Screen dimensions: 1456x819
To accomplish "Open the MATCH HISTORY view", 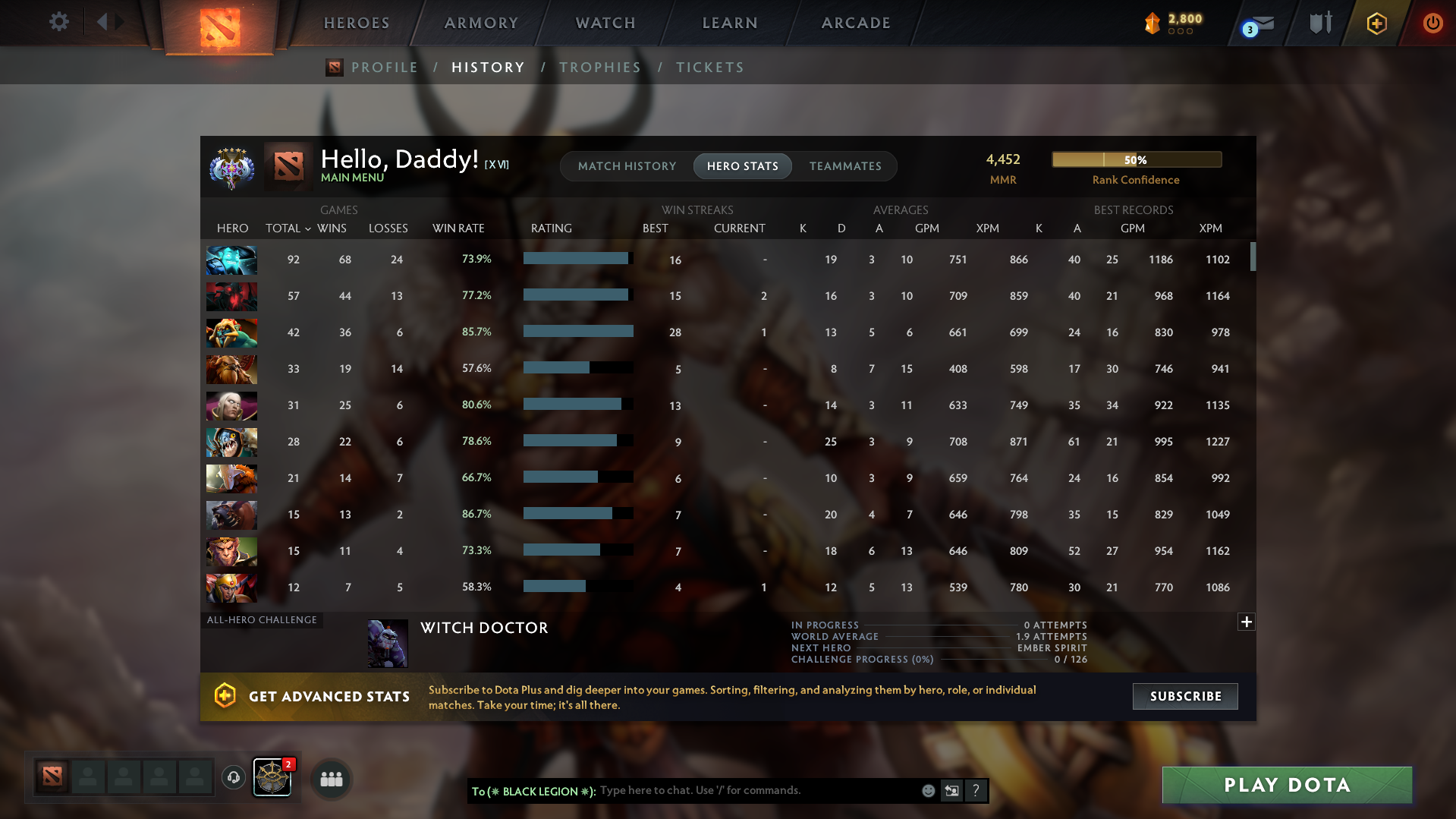I will (627, 165).
